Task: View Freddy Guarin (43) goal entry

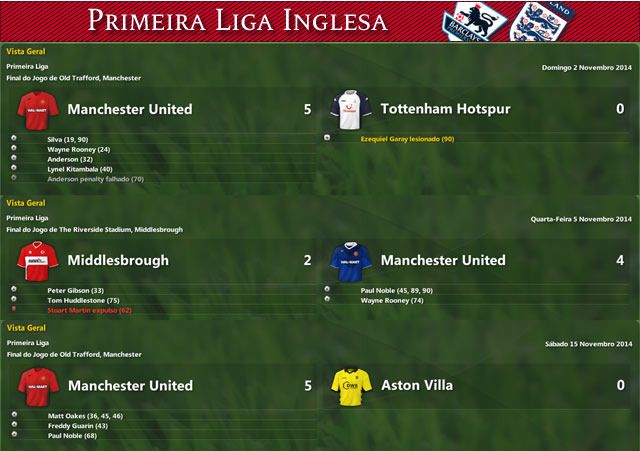Action: pyautogui.click(x=79, y=425)
